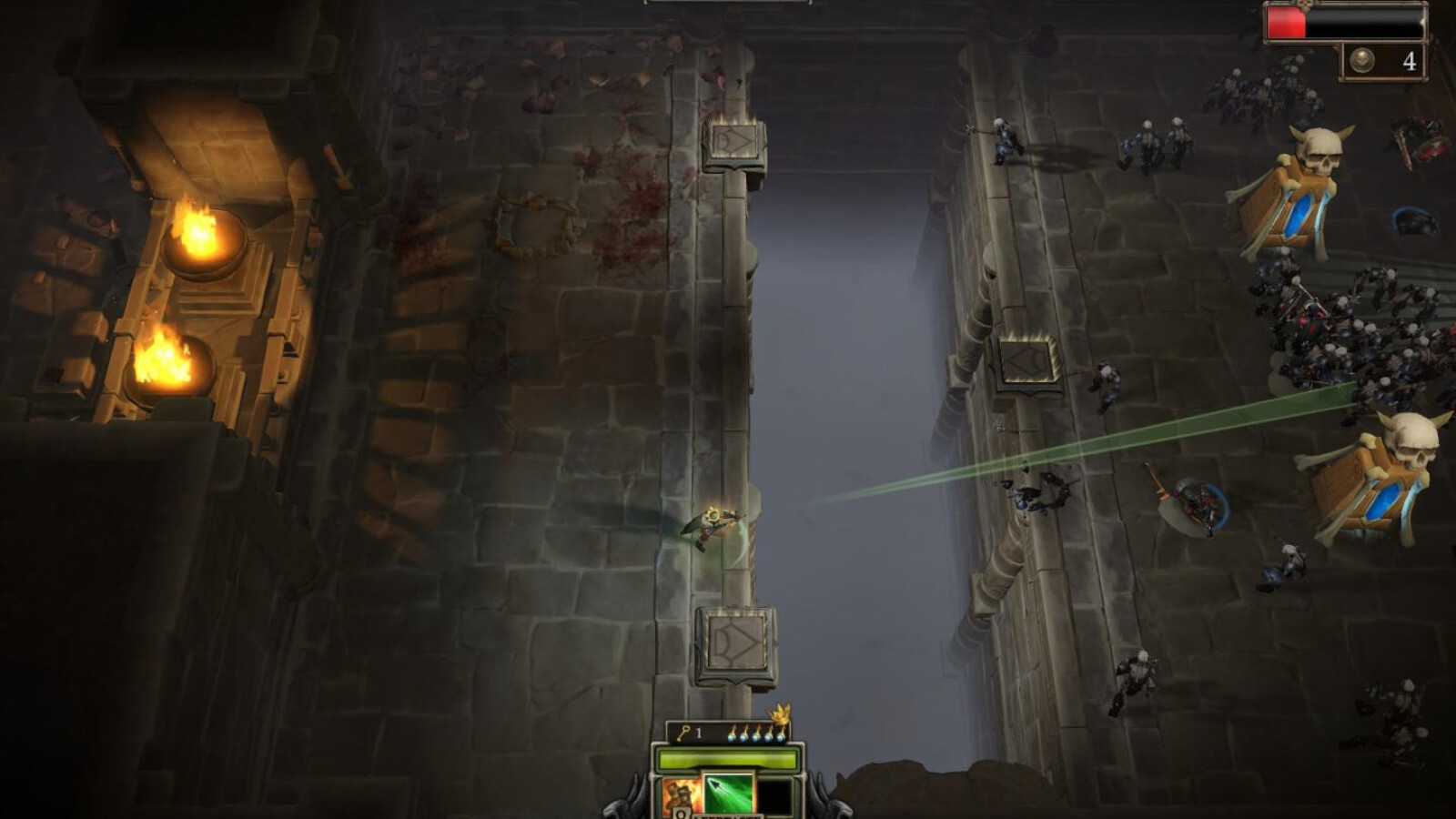This screenshot has width=1456, height=819.
Task: Click the golden wings emblem above the potions
Action: (x=781, y=717)
